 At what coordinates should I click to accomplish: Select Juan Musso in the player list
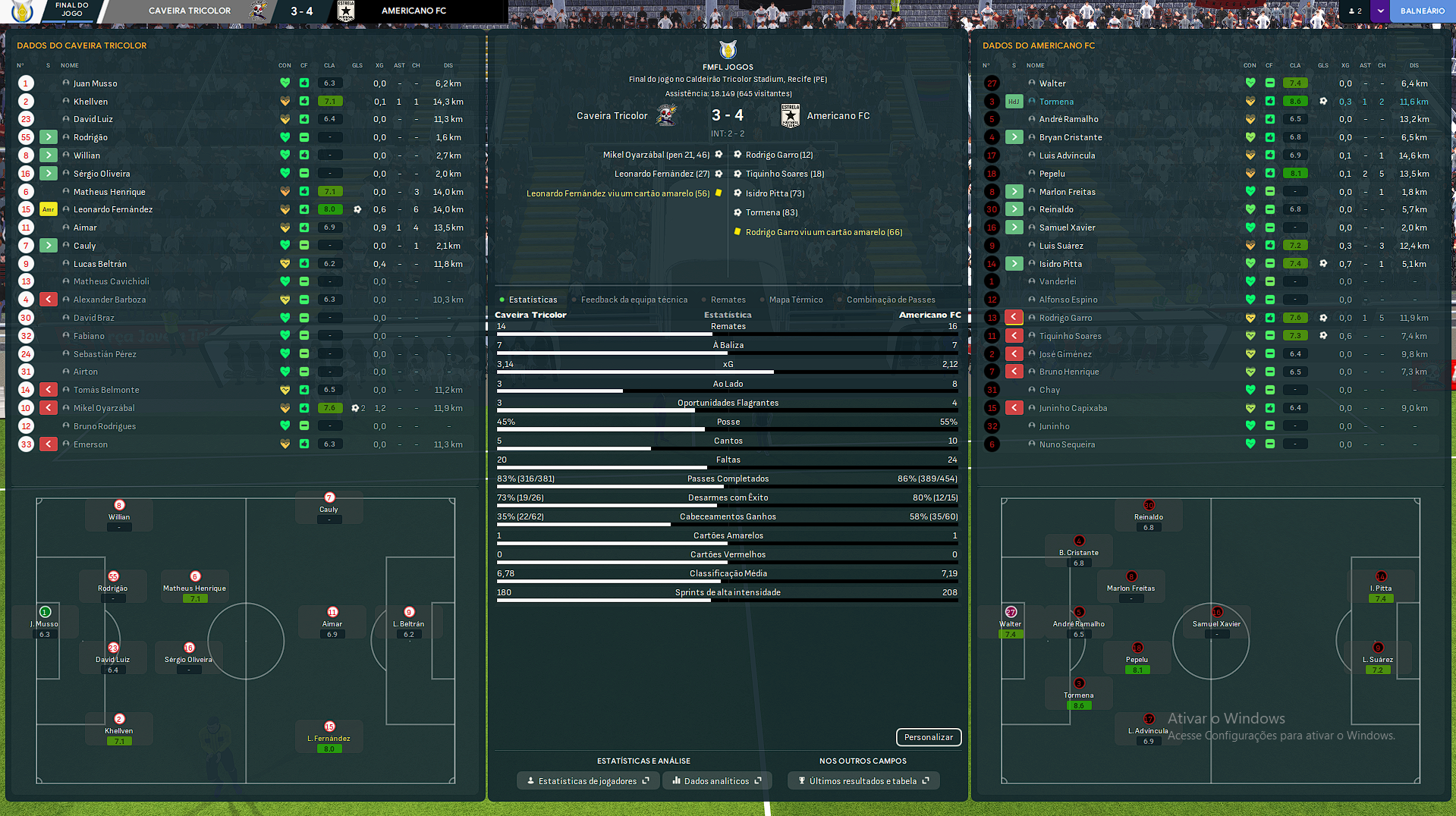[96, 83]
